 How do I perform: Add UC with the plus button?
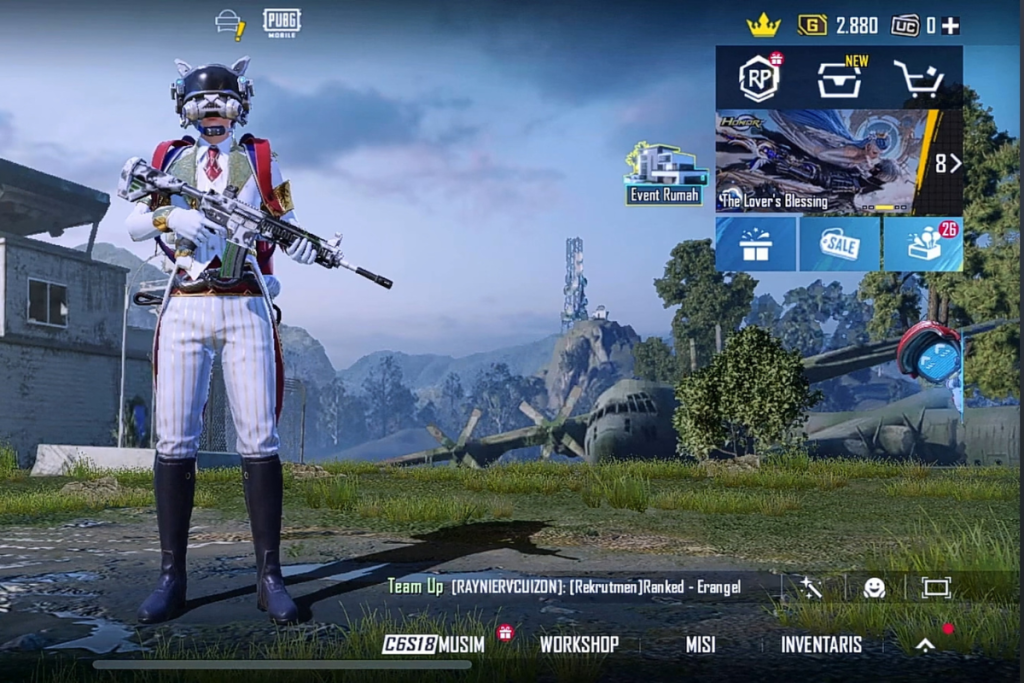click(950, 26)
